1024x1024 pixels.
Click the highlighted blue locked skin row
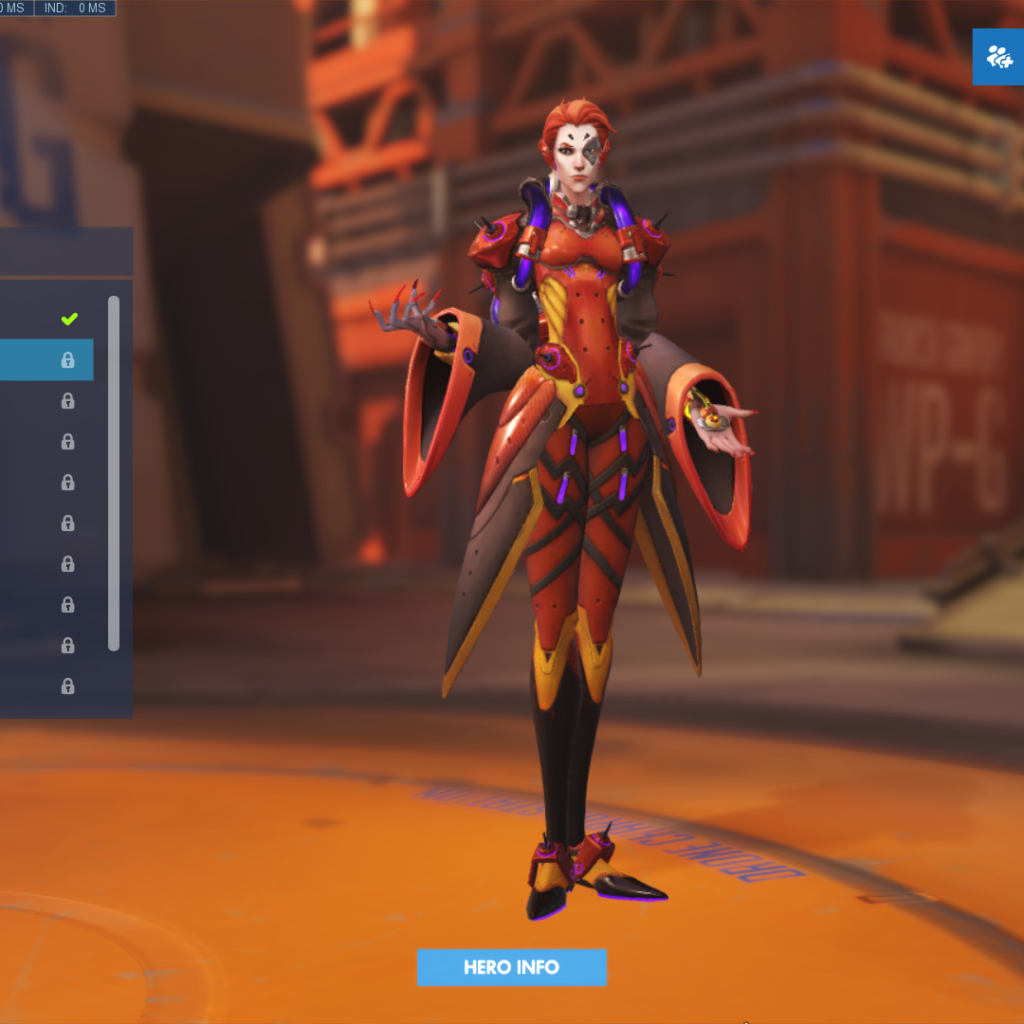[x=46, y=360]
